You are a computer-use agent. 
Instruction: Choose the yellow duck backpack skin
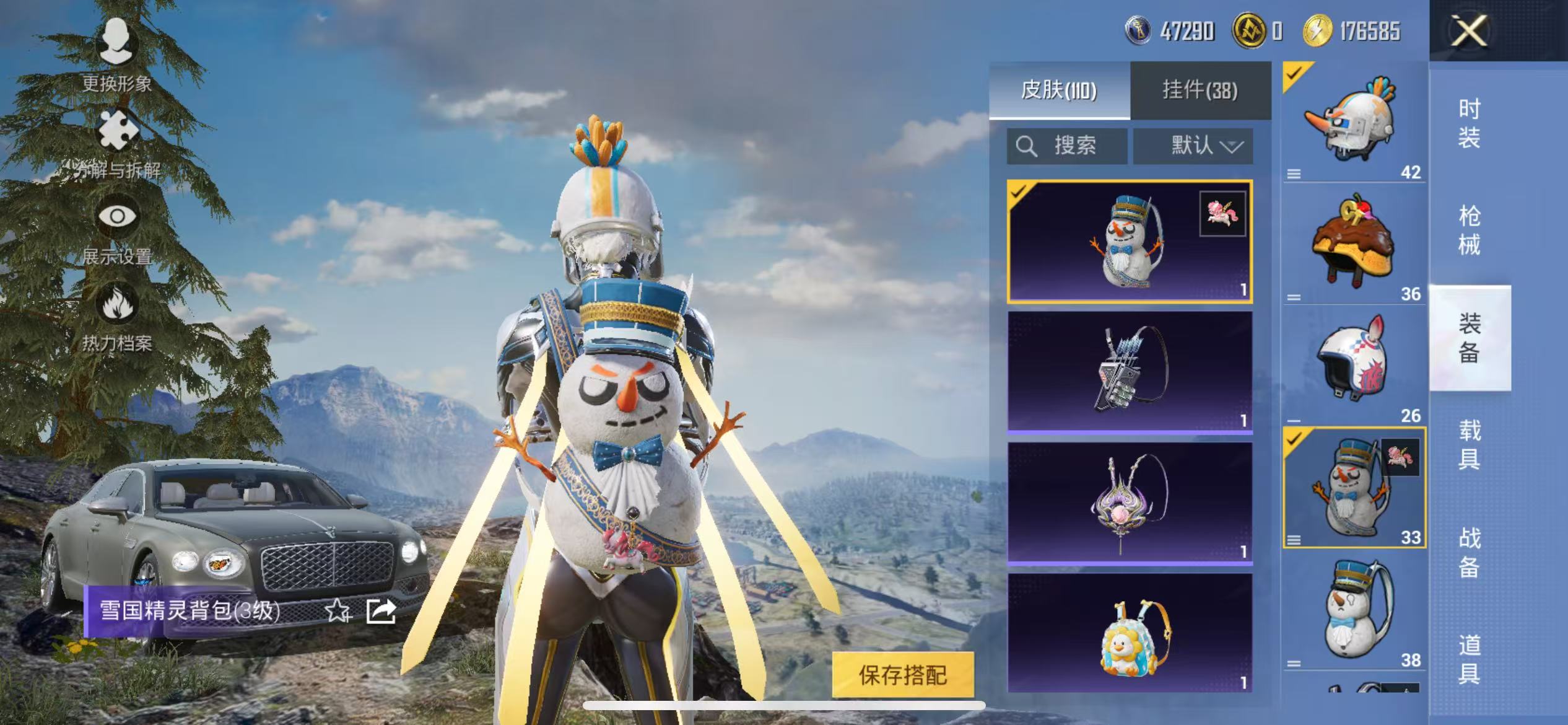point(1130,633)
